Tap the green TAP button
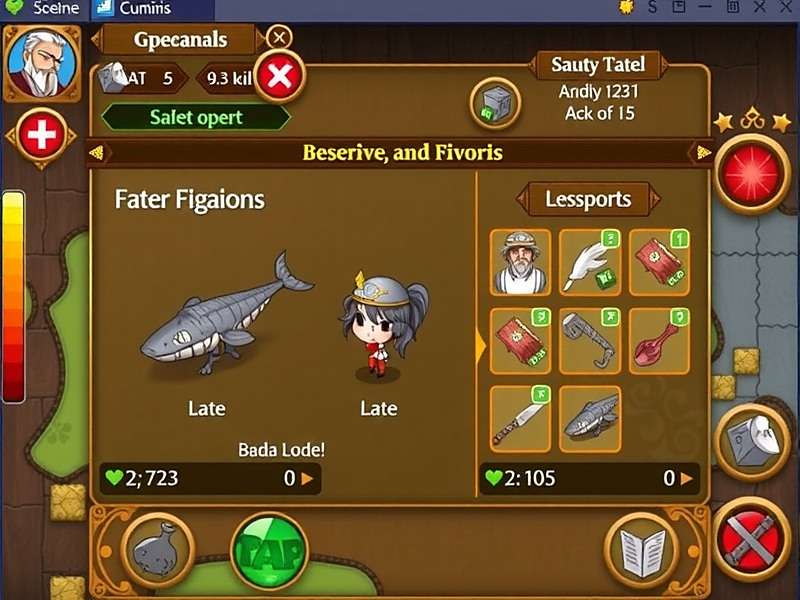Image resolution: width=800 pixels, height=600 pixels. (x=270, y=548)
